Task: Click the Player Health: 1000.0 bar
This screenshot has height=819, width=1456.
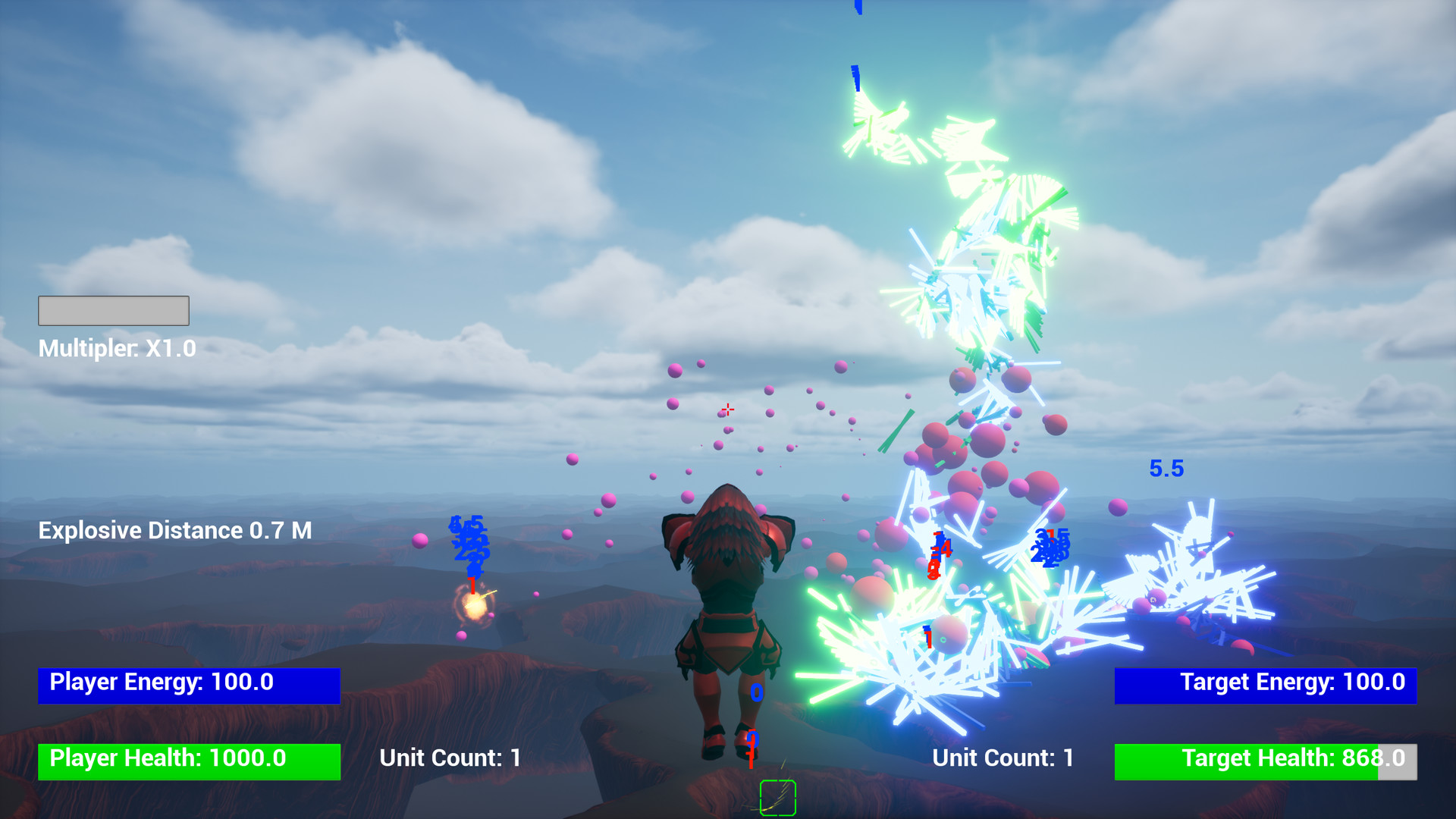Action: pyautogui.click(x=188, y=758)
